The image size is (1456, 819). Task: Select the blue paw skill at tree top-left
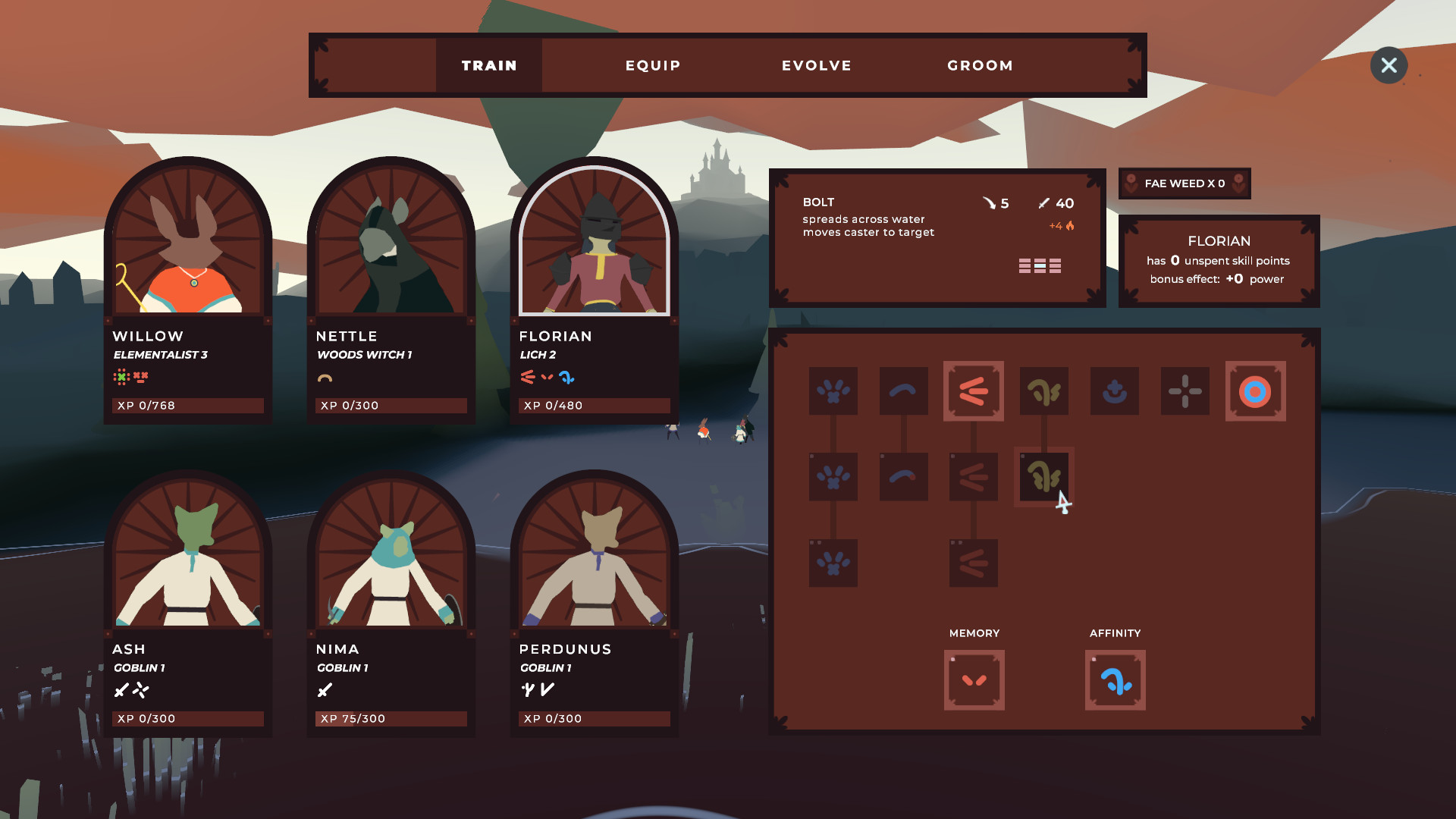(x=833, y=391)
